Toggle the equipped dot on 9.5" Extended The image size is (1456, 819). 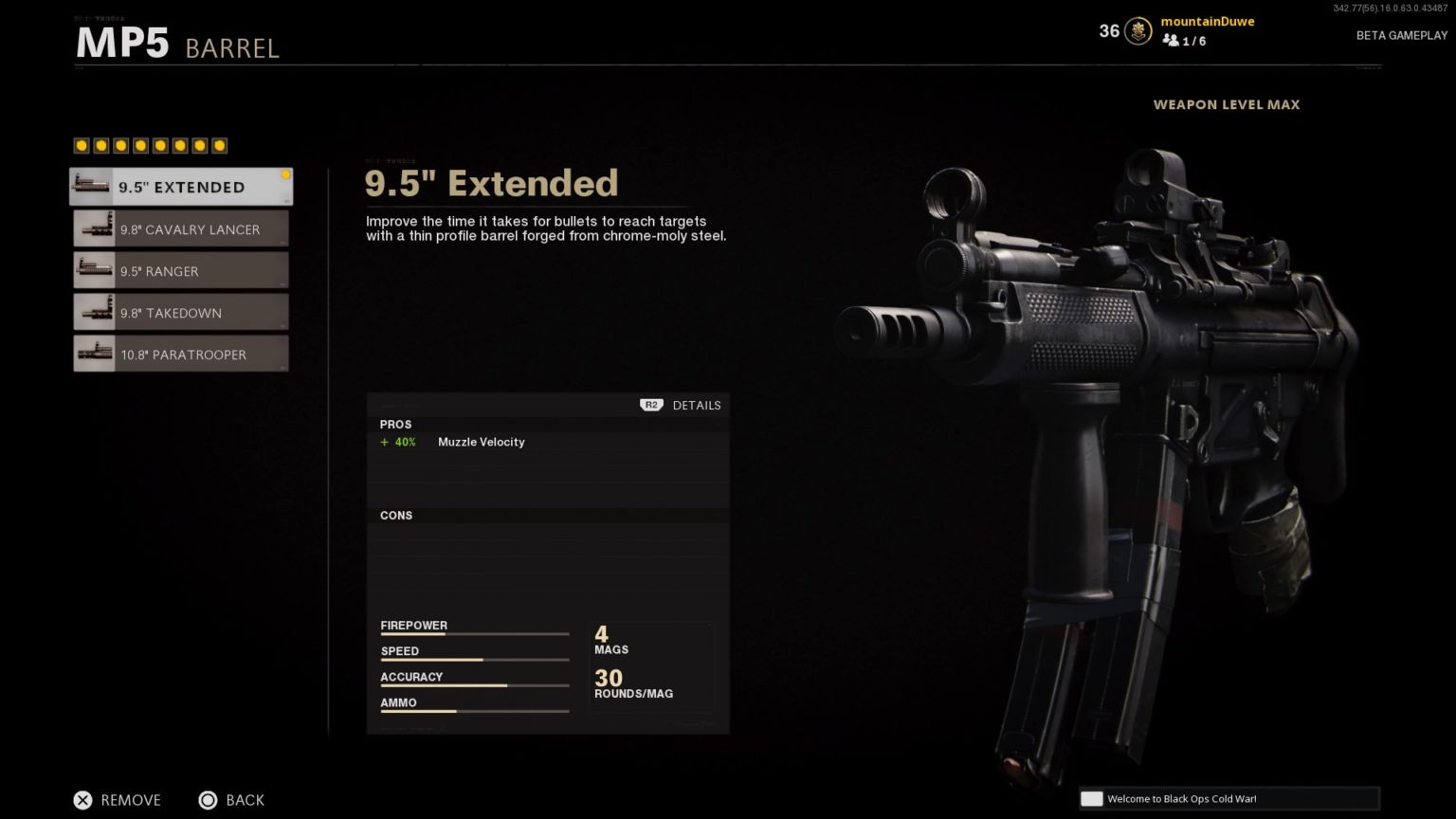(285, 173)
